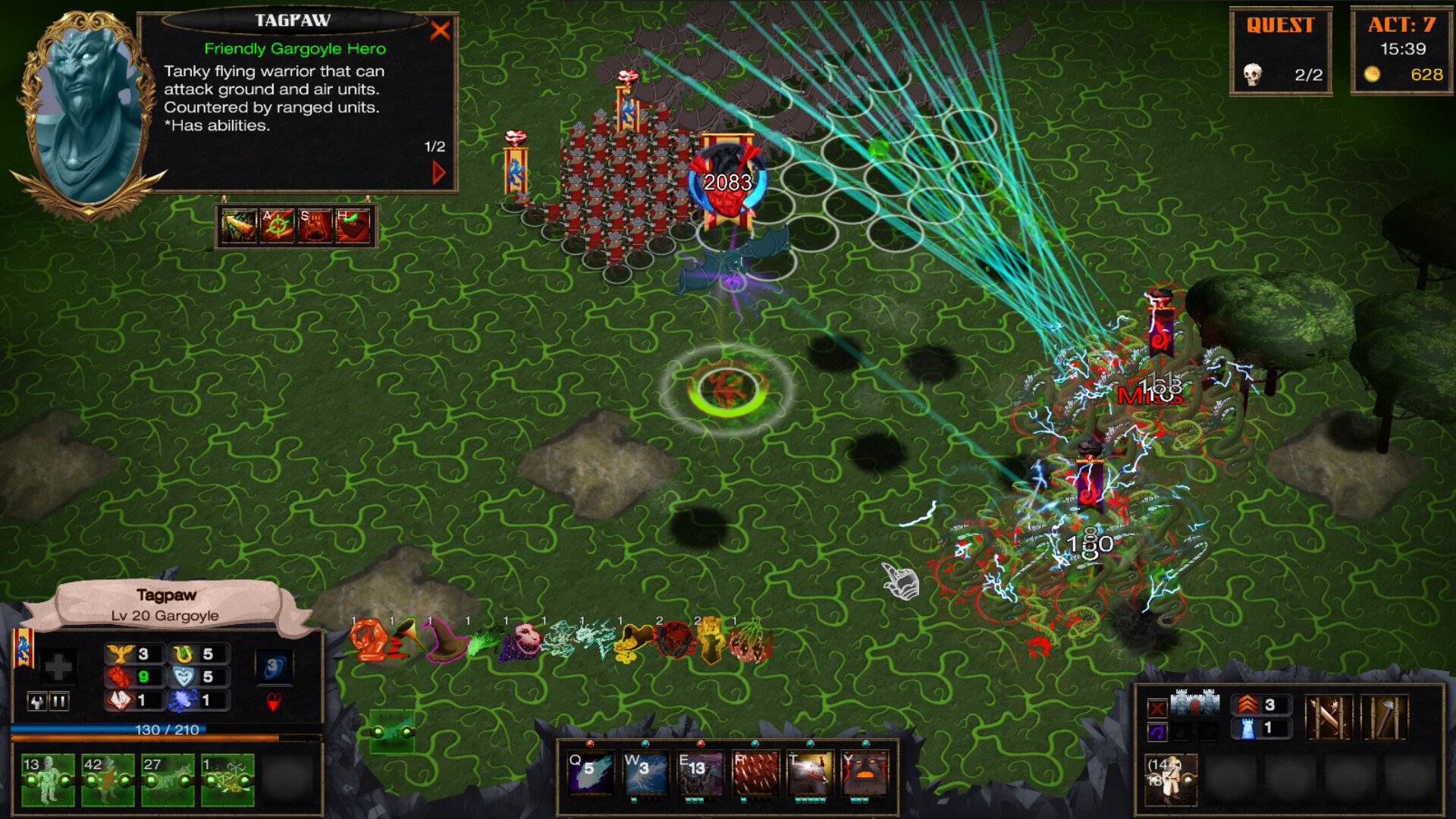Cast the Q comet ability

[590, 773]
